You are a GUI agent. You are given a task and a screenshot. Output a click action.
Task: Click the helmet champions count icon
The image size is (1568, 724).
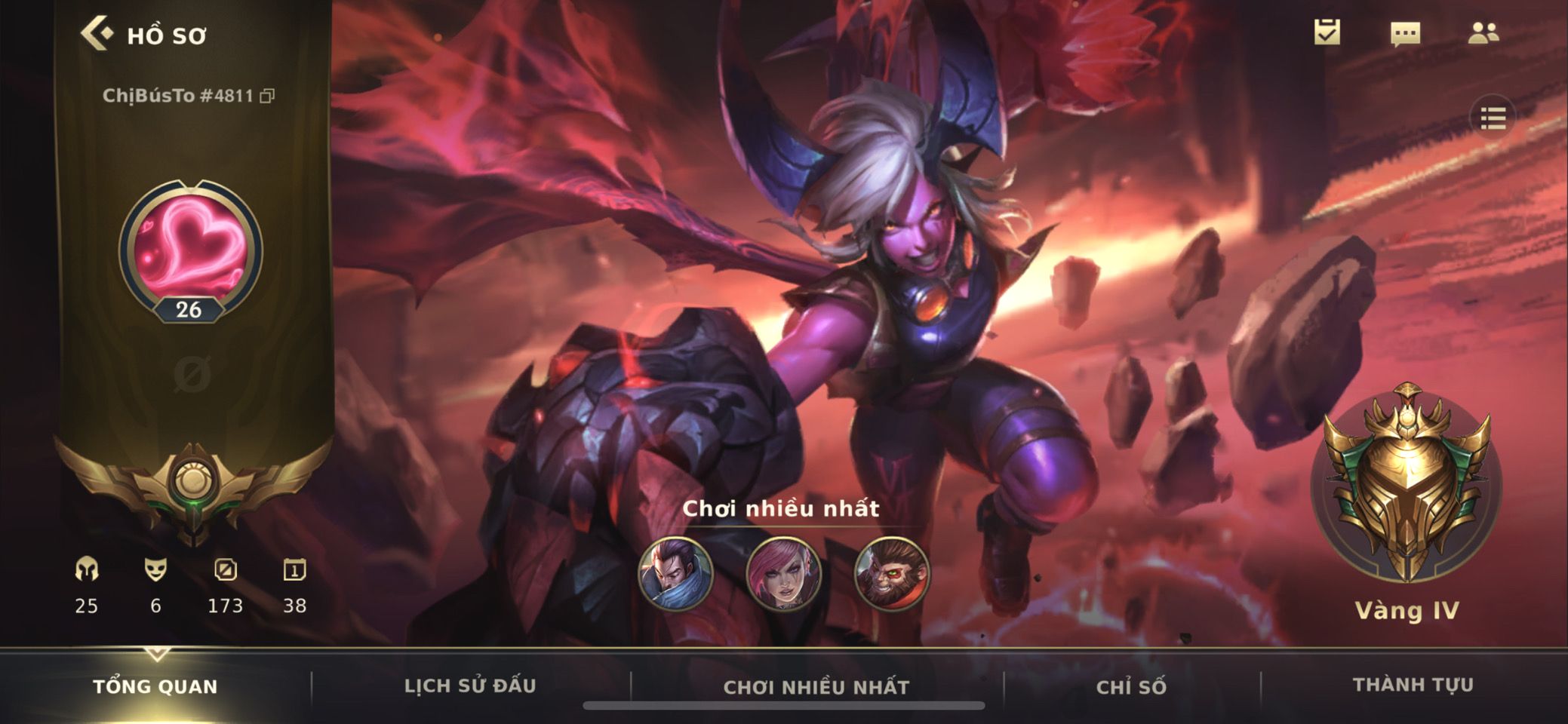click(x=87, y=570)
